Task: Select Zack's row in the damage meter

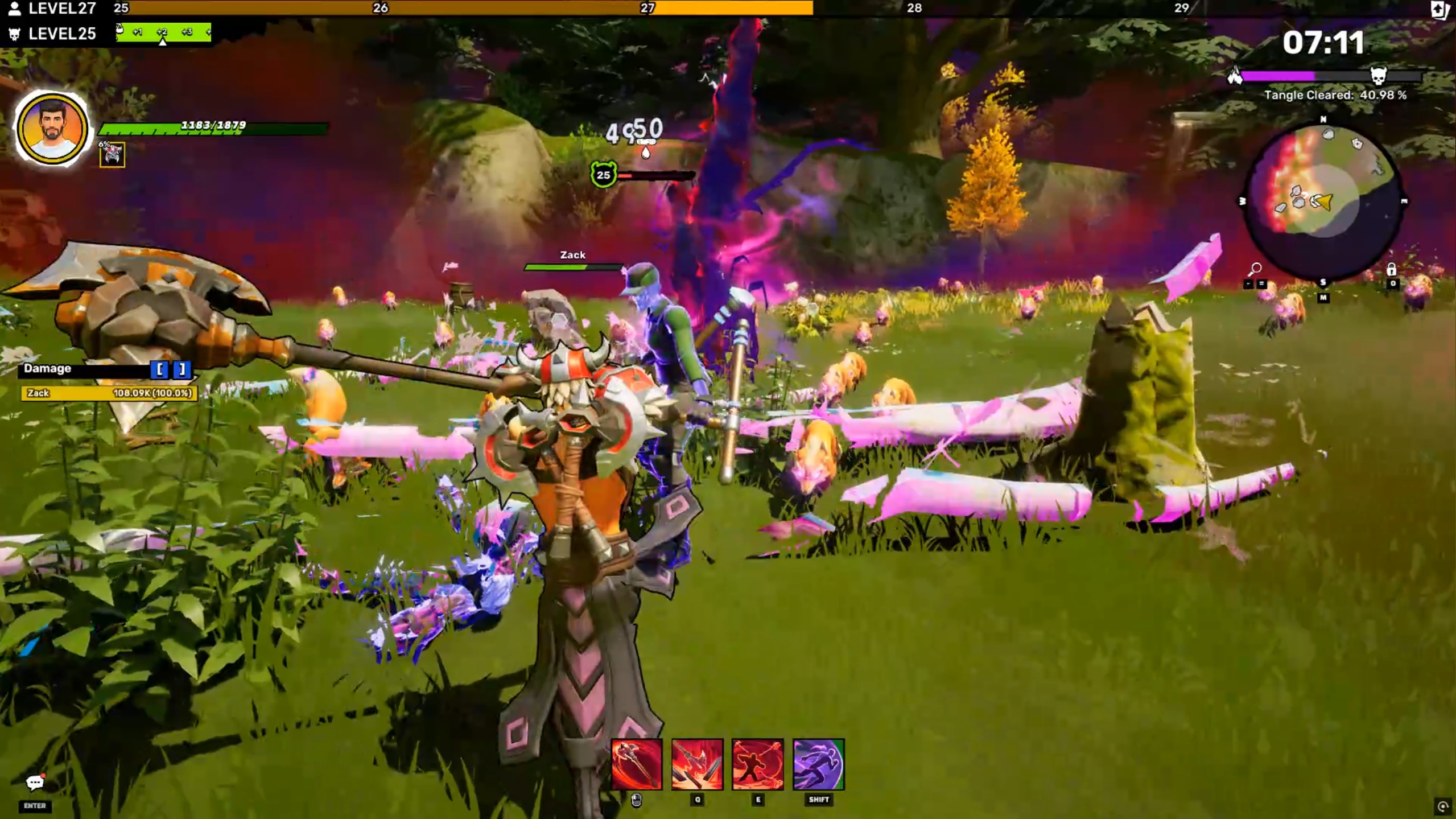Action: coord(109,393)
